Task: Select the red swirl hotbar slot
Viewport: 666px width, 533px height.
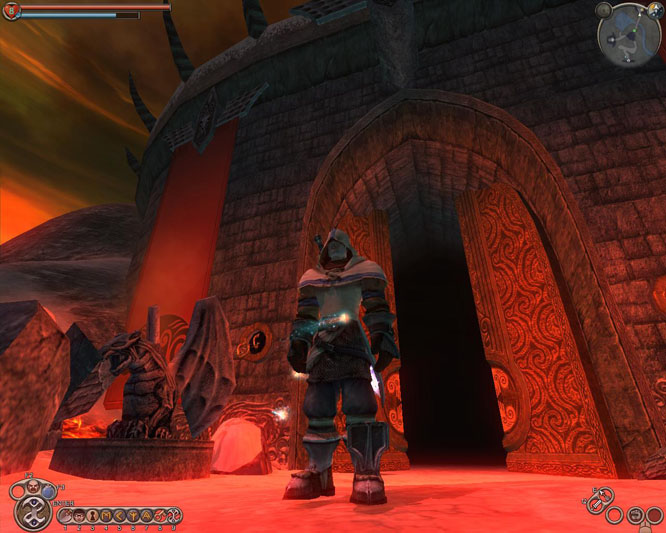Action: click(x=159, y=516)
